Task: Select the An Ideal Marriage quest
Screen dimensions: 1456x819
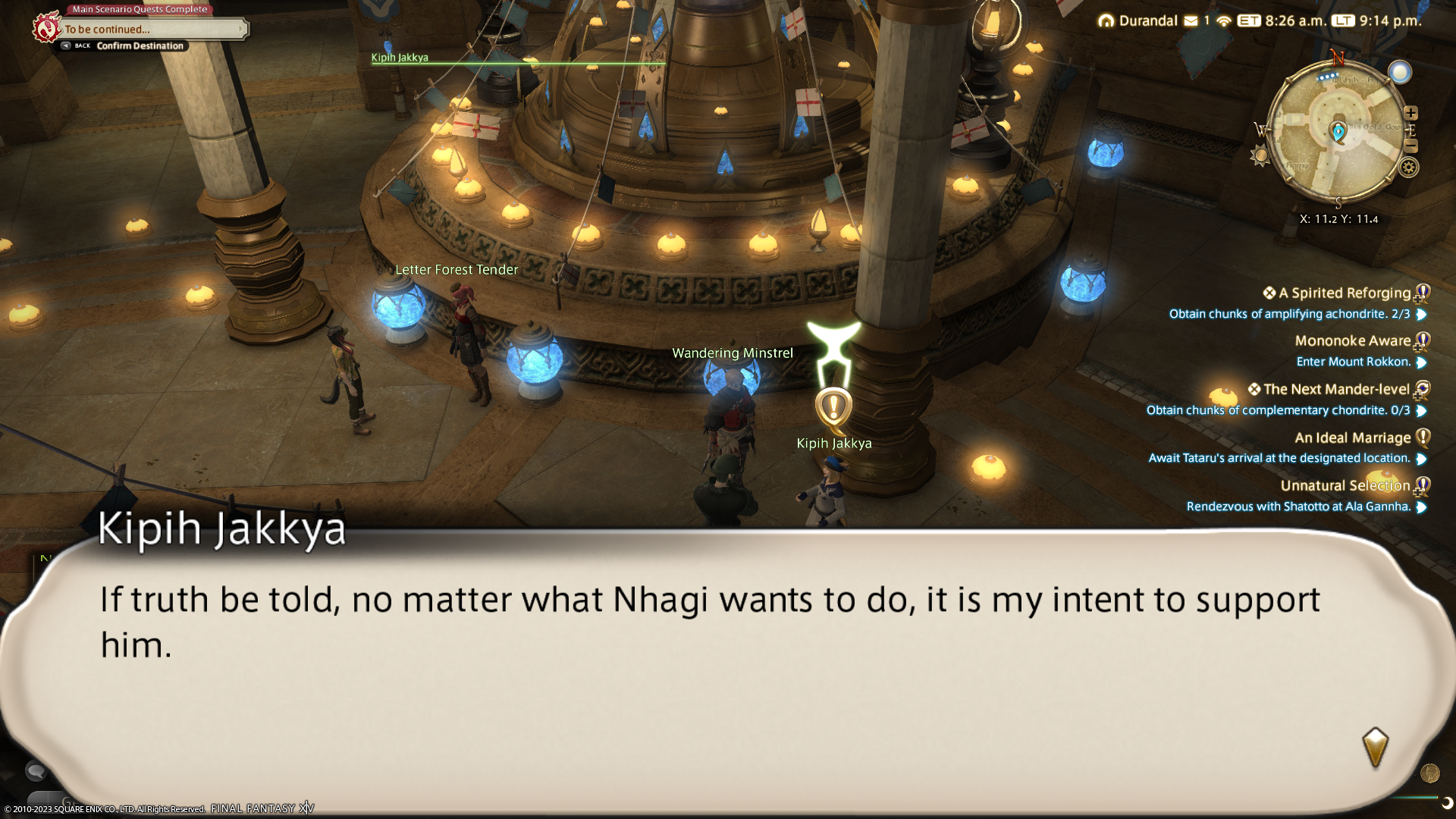Action: click(1352, 438)
